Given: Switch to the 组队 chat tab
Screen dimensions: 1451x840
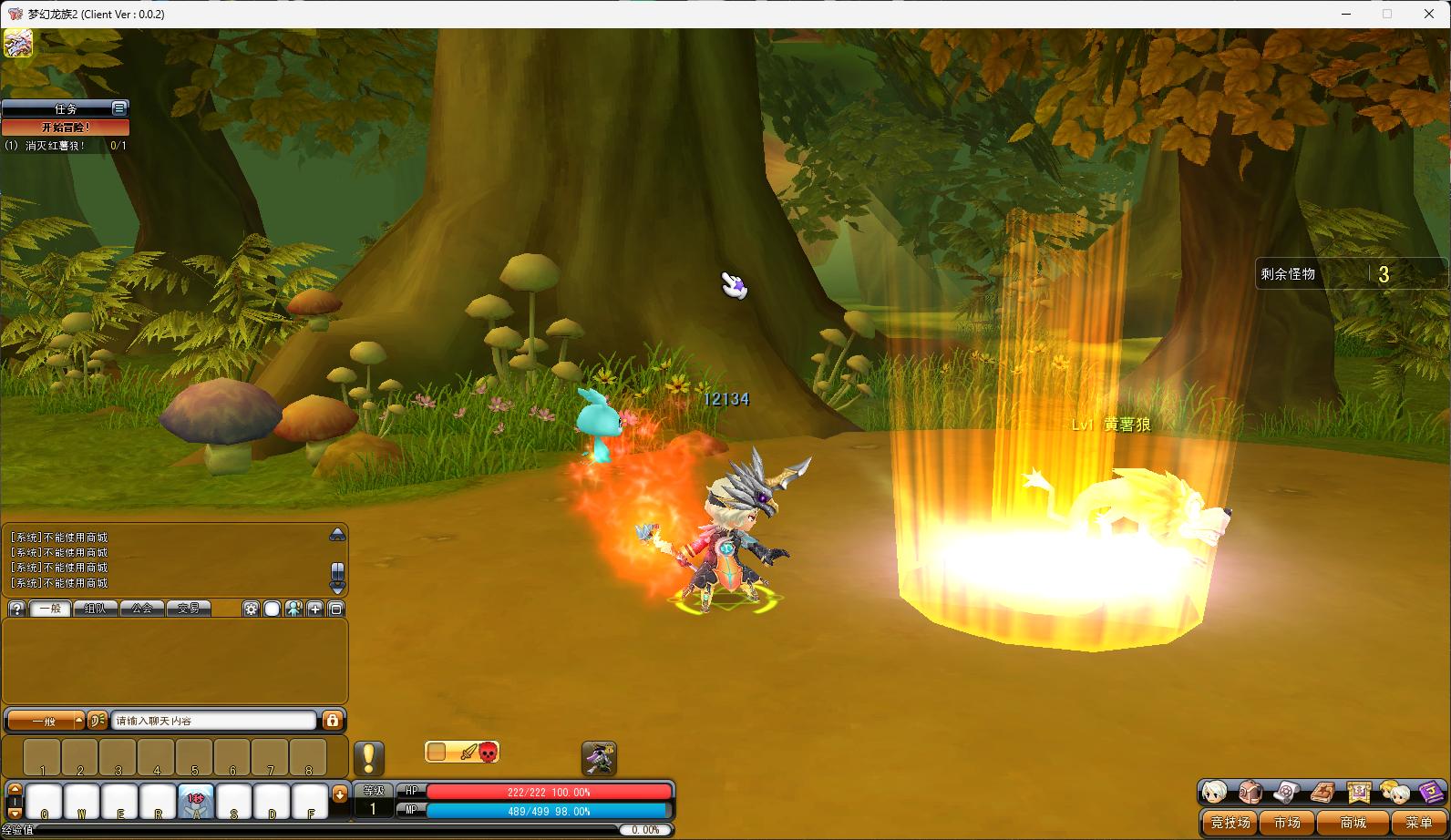Looking at the screenshot, I should coord(96,609).
